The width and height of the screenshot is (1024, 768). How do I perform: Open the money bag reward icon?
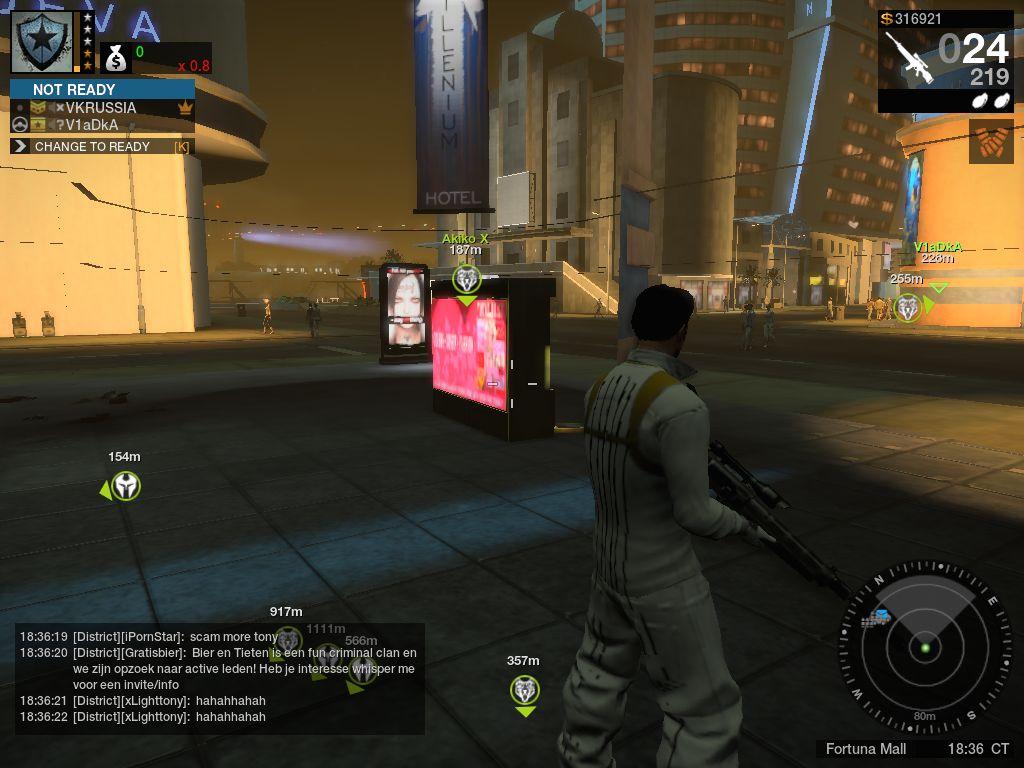[x=116, y=59]
